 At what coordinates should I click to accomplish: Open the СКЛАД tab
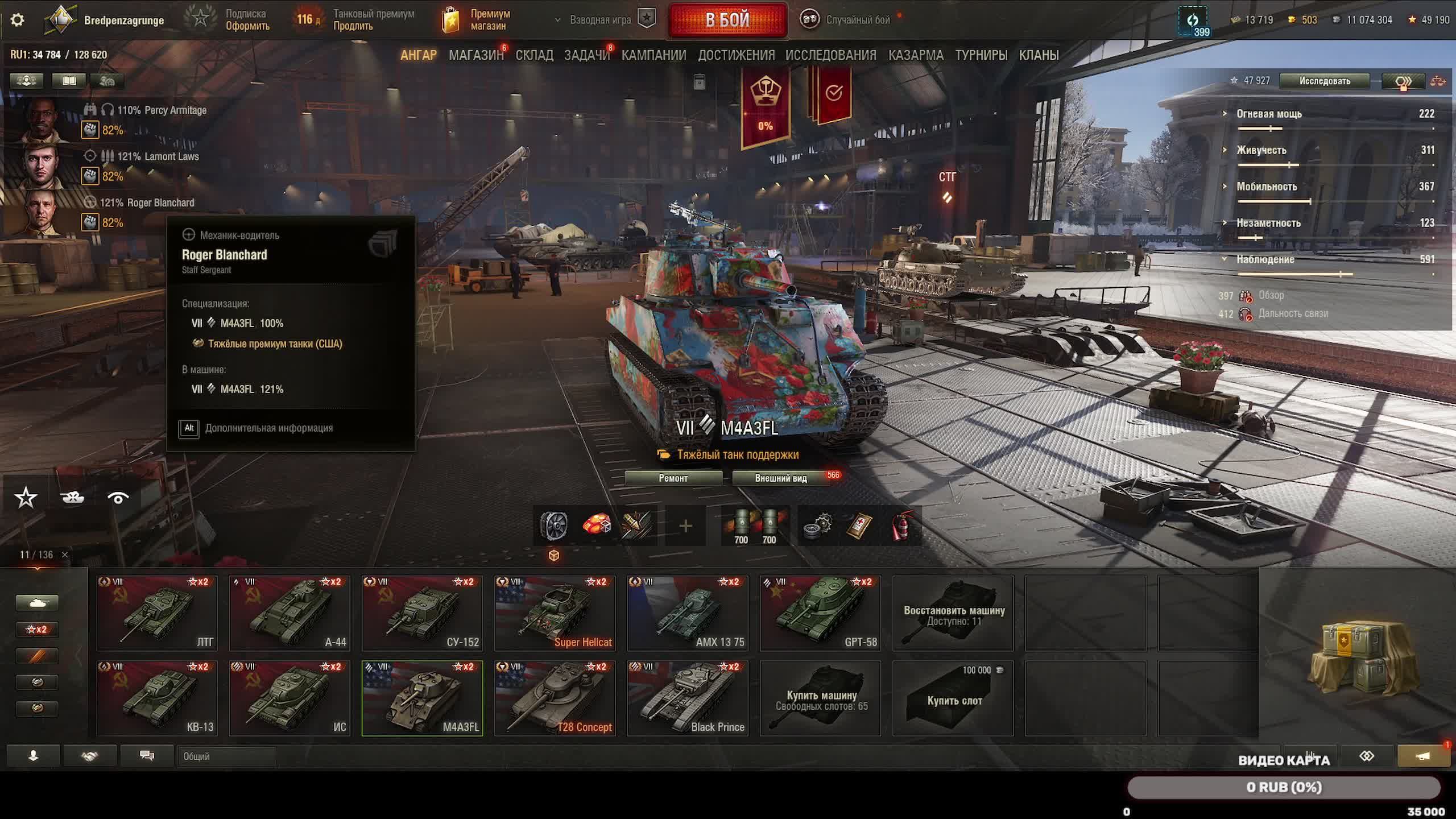(534, 55)
